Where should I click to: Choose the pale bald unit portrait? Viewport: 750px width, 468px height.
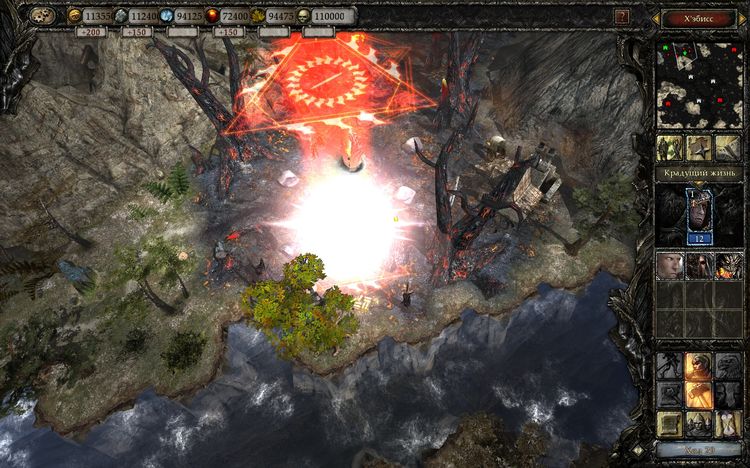[670, 265]
